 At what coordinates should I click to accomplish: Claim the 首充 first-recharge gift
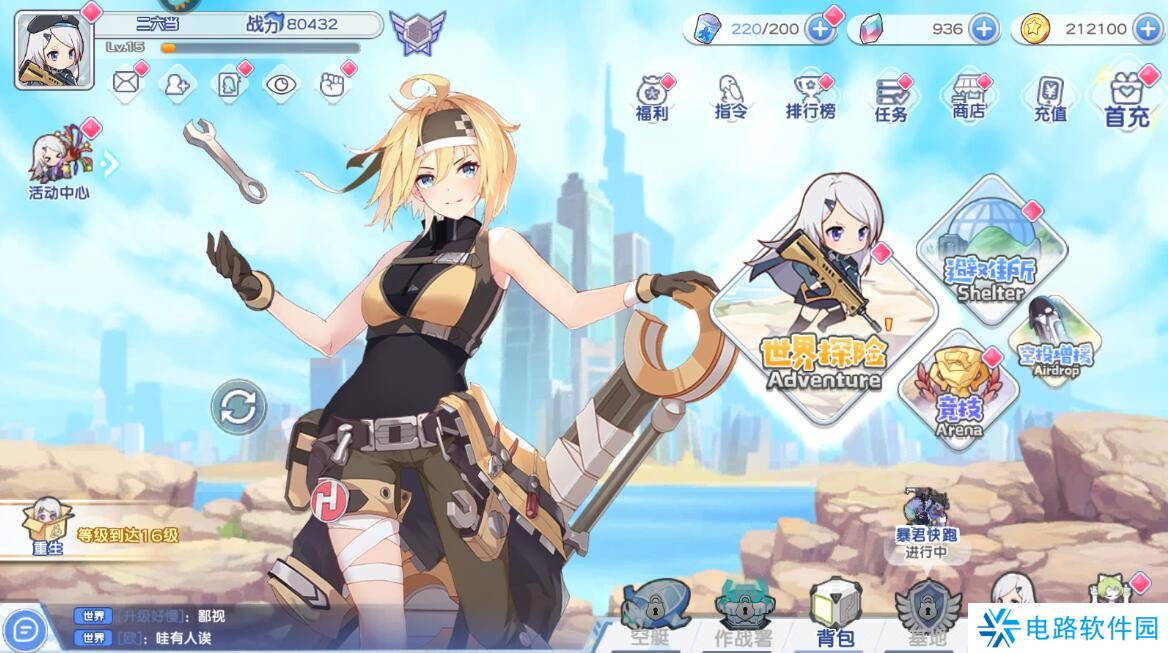(1127, 98)
